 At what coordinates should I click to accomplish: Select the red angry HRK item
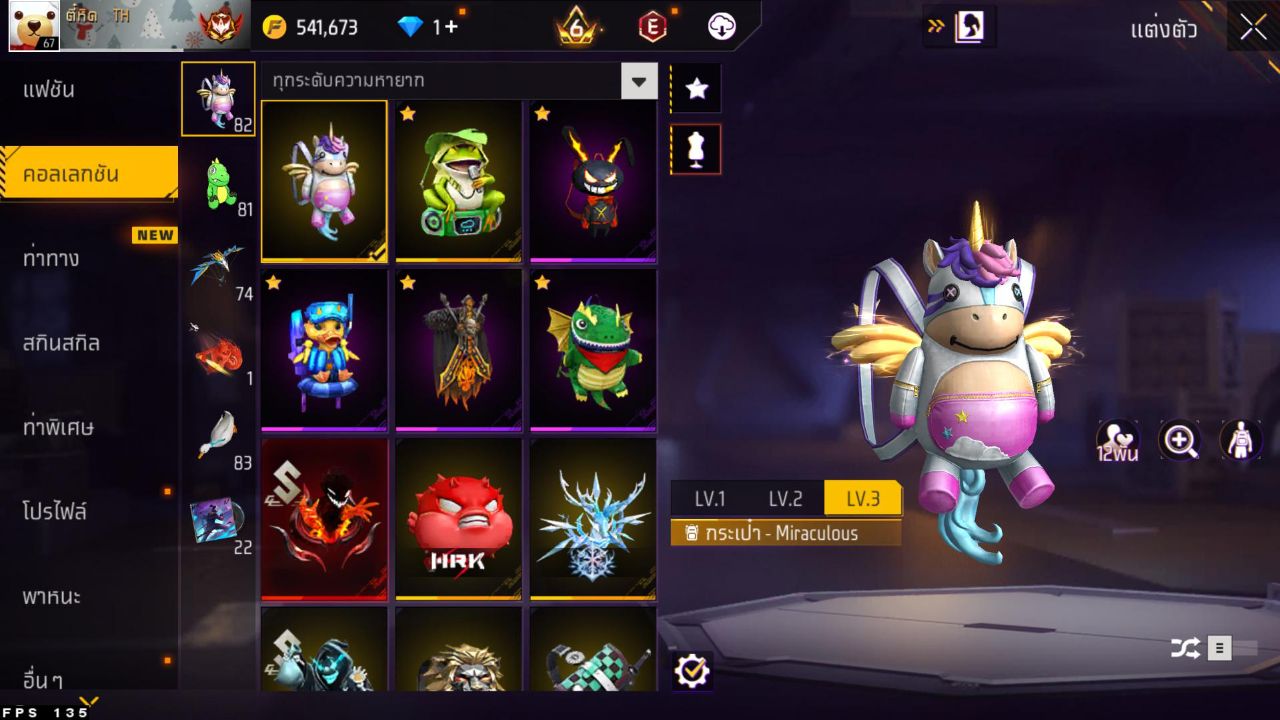459,519
